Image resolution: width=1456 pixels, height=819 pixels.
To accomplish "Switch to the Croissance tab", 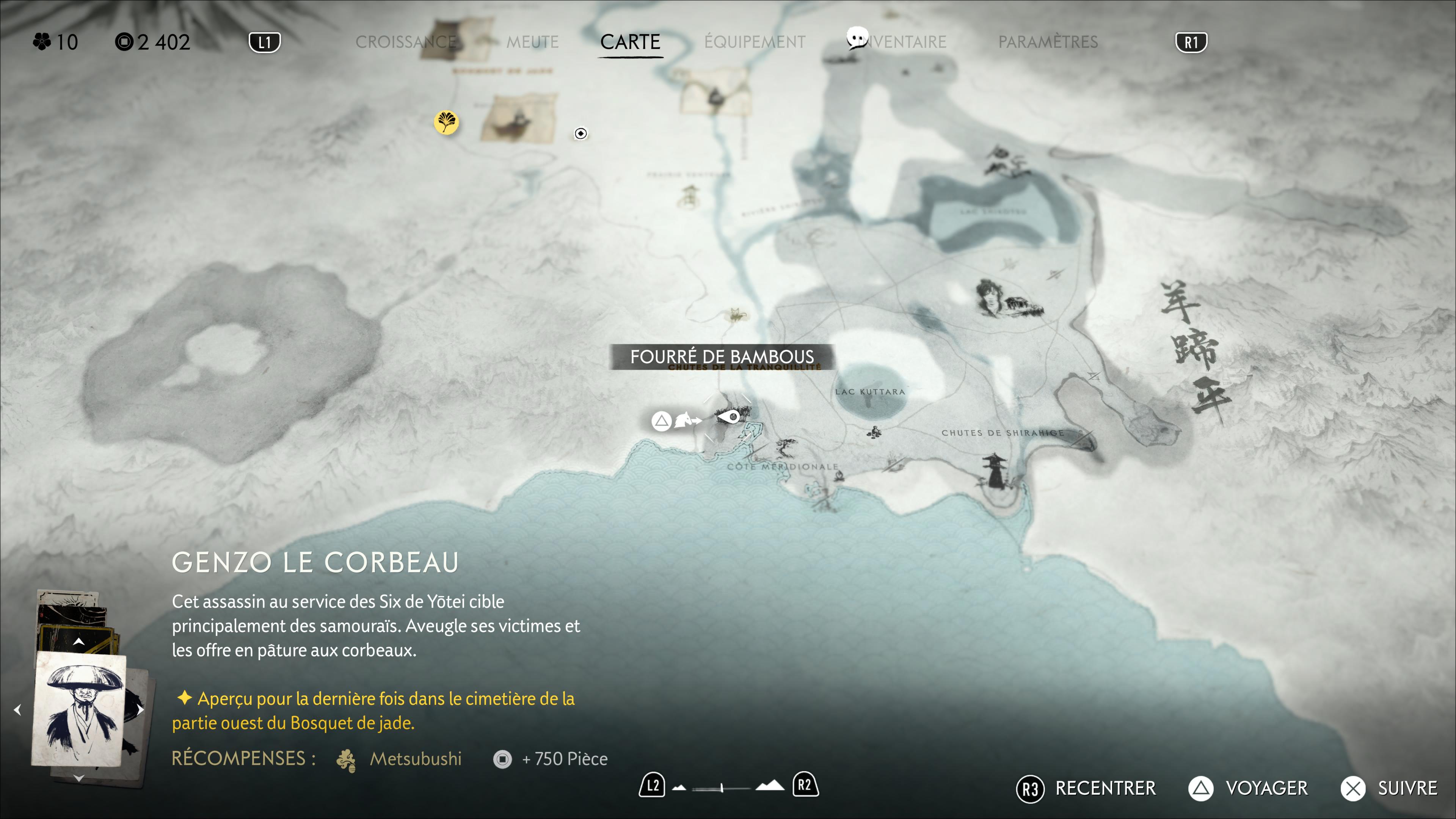I will [x=406, y=42].
